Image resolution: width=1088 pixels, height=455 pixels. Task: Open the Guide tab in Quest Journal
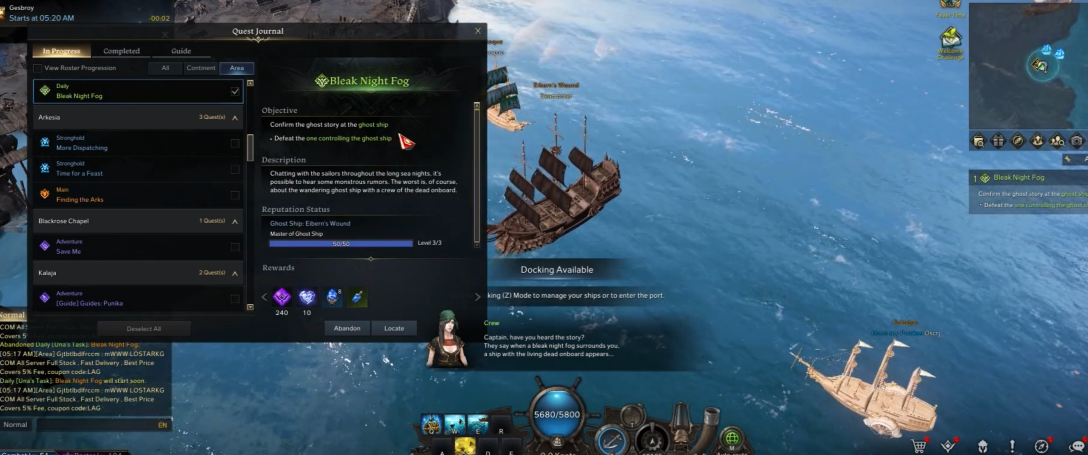click(x=181, y=51)
